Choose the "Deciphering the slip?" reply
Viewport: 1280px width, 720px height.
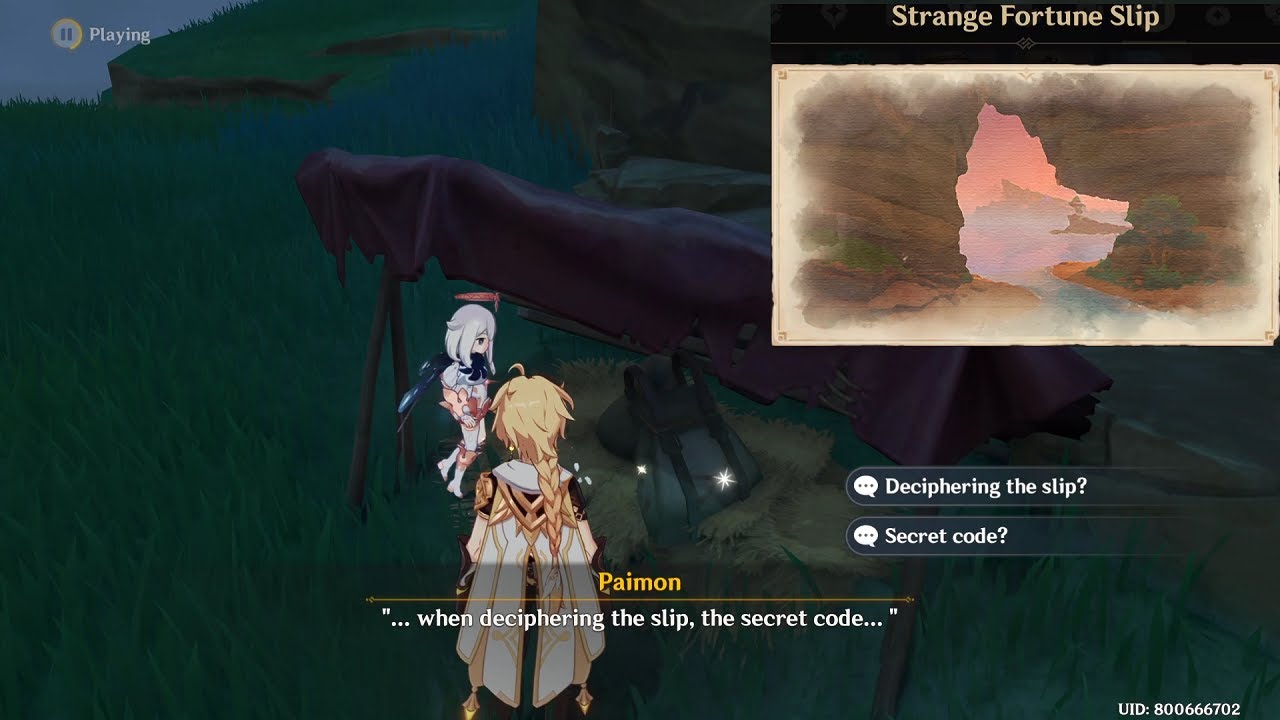(985, 487)
